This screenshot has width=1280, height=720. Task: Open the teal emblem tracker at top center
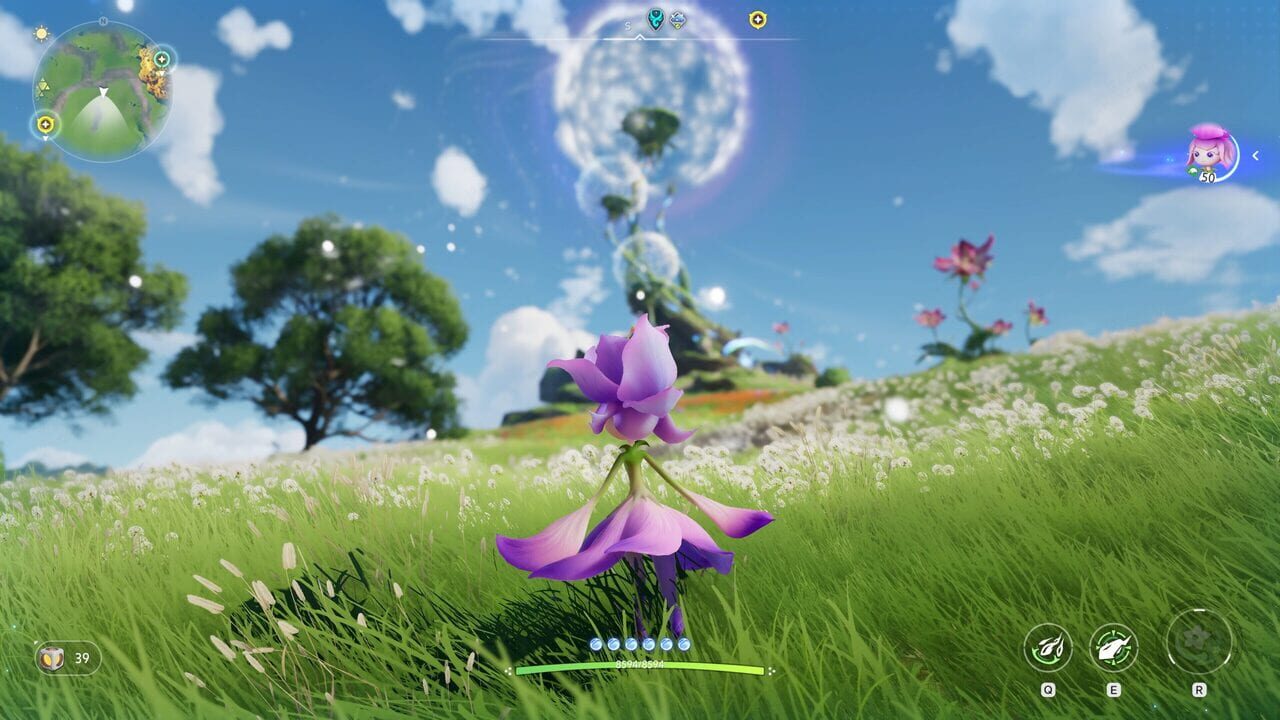(x=655, y=17)
